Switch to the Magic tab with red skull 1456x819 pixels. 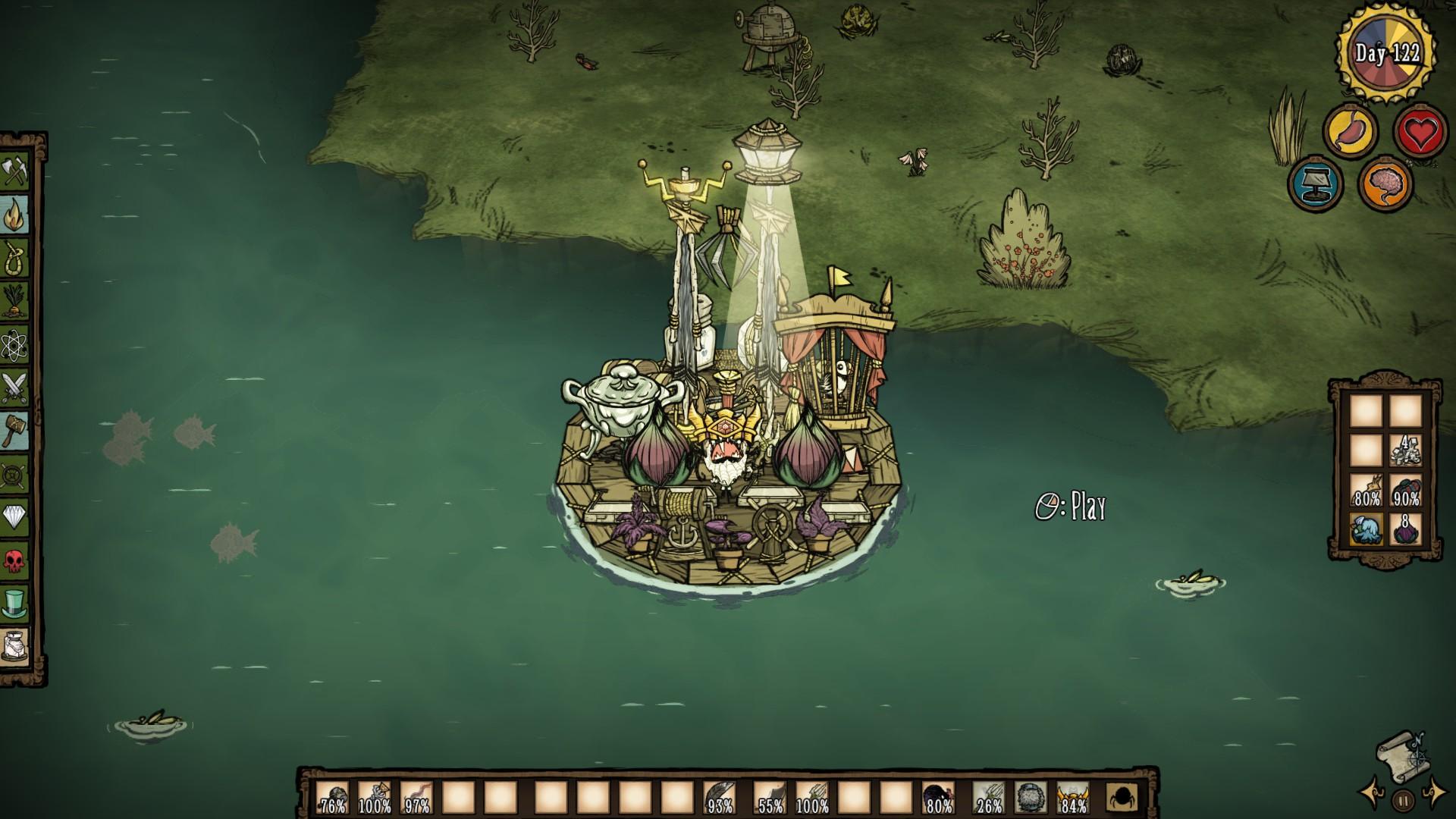[x=16, y=561]
